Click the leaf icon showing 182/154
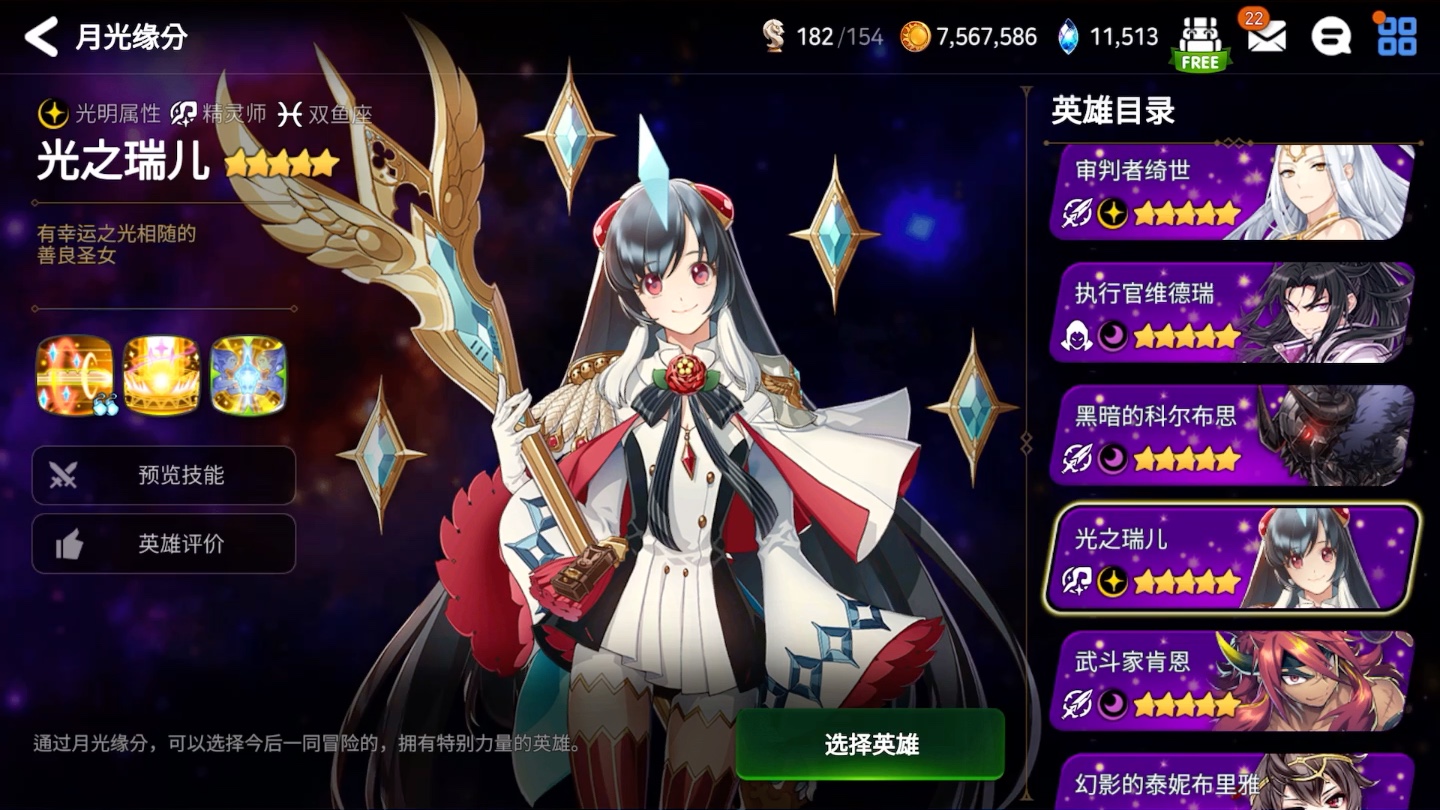1440x810 pixels. [771, 34]
